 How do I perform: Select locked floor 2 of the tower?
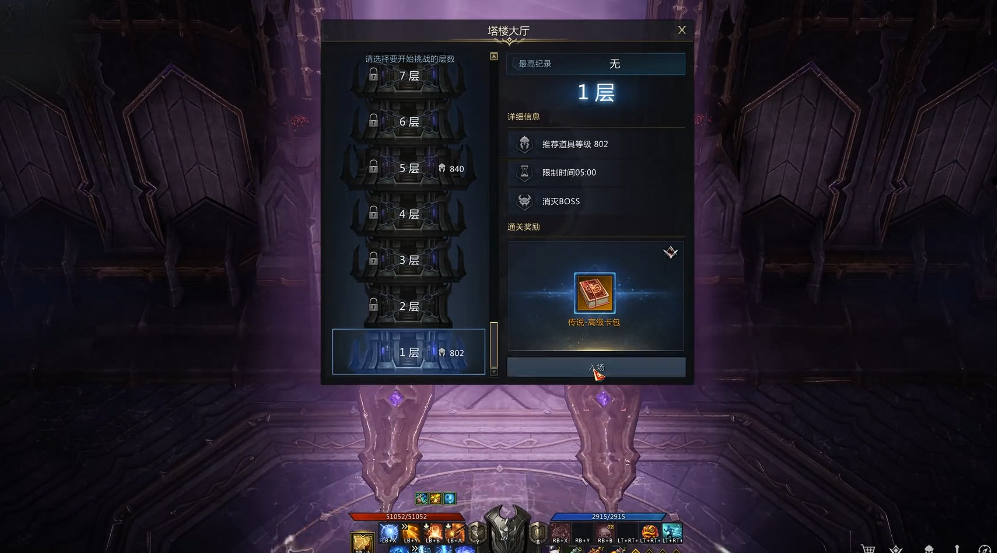click(409, 306)
